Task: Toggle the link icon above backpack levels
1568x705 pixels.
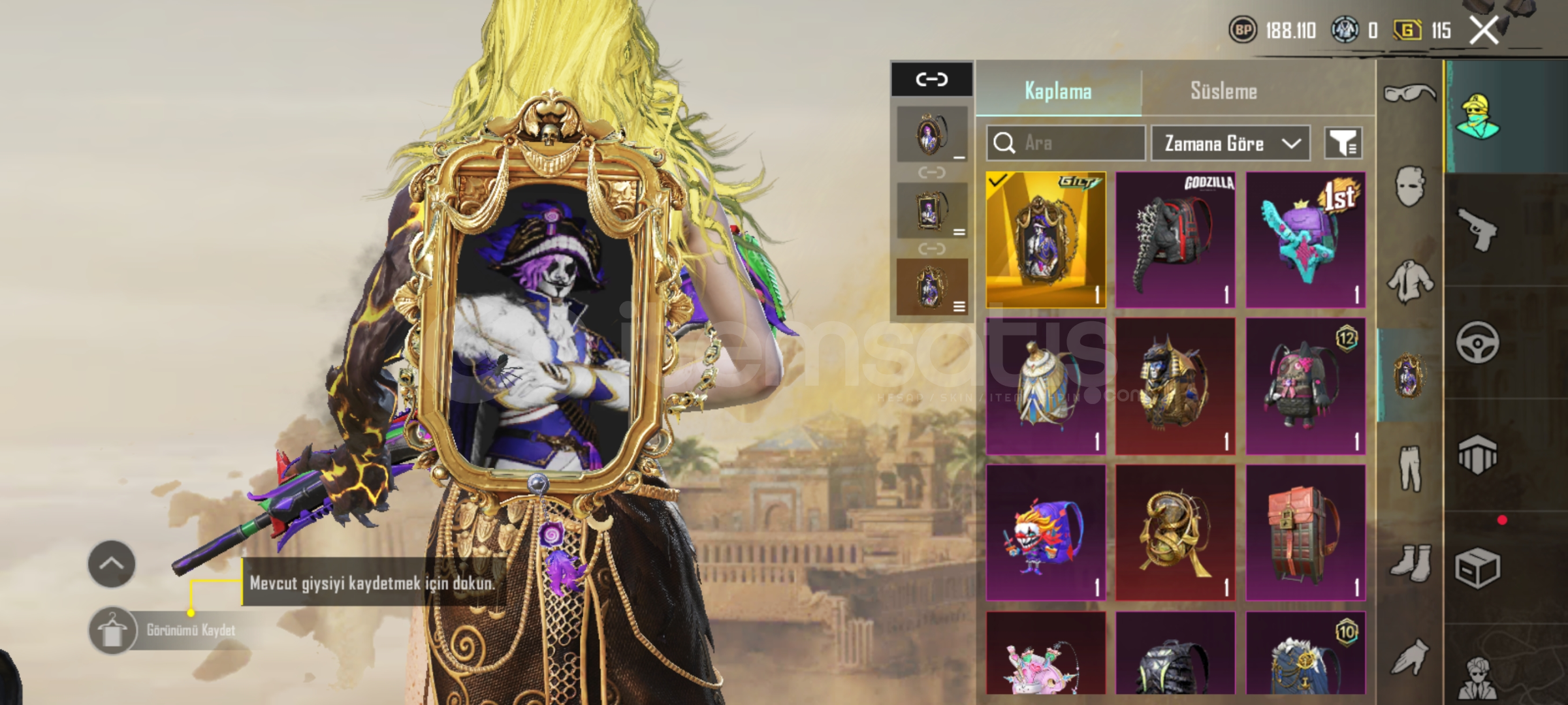Action: [x=931, y=79]
